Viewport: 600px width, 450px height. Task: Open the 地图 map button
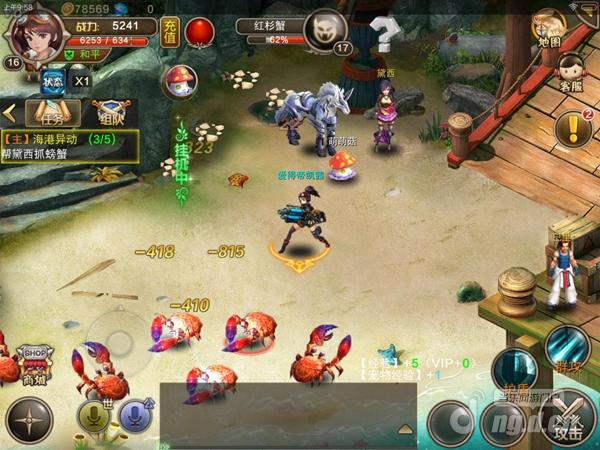(548, 26)
